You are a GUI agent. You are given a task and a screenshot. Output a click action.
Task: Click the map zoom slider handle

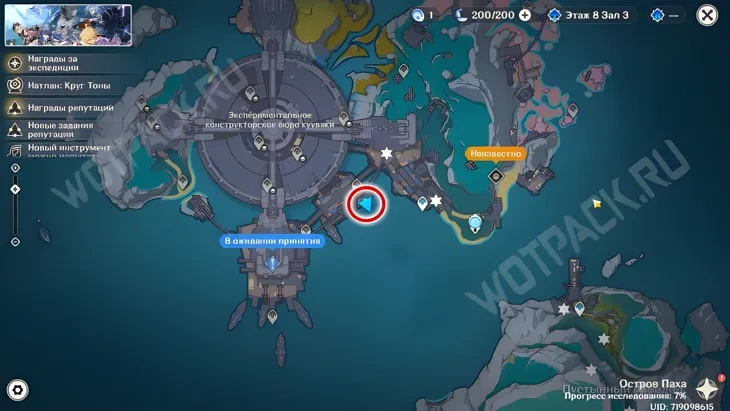(15, 189)
